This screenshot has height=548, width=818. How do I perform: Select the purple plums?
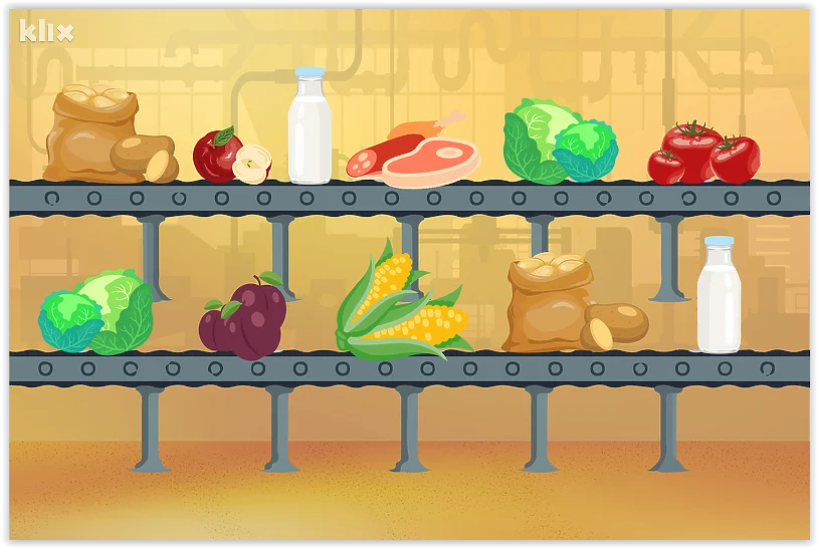pos(243,318)
